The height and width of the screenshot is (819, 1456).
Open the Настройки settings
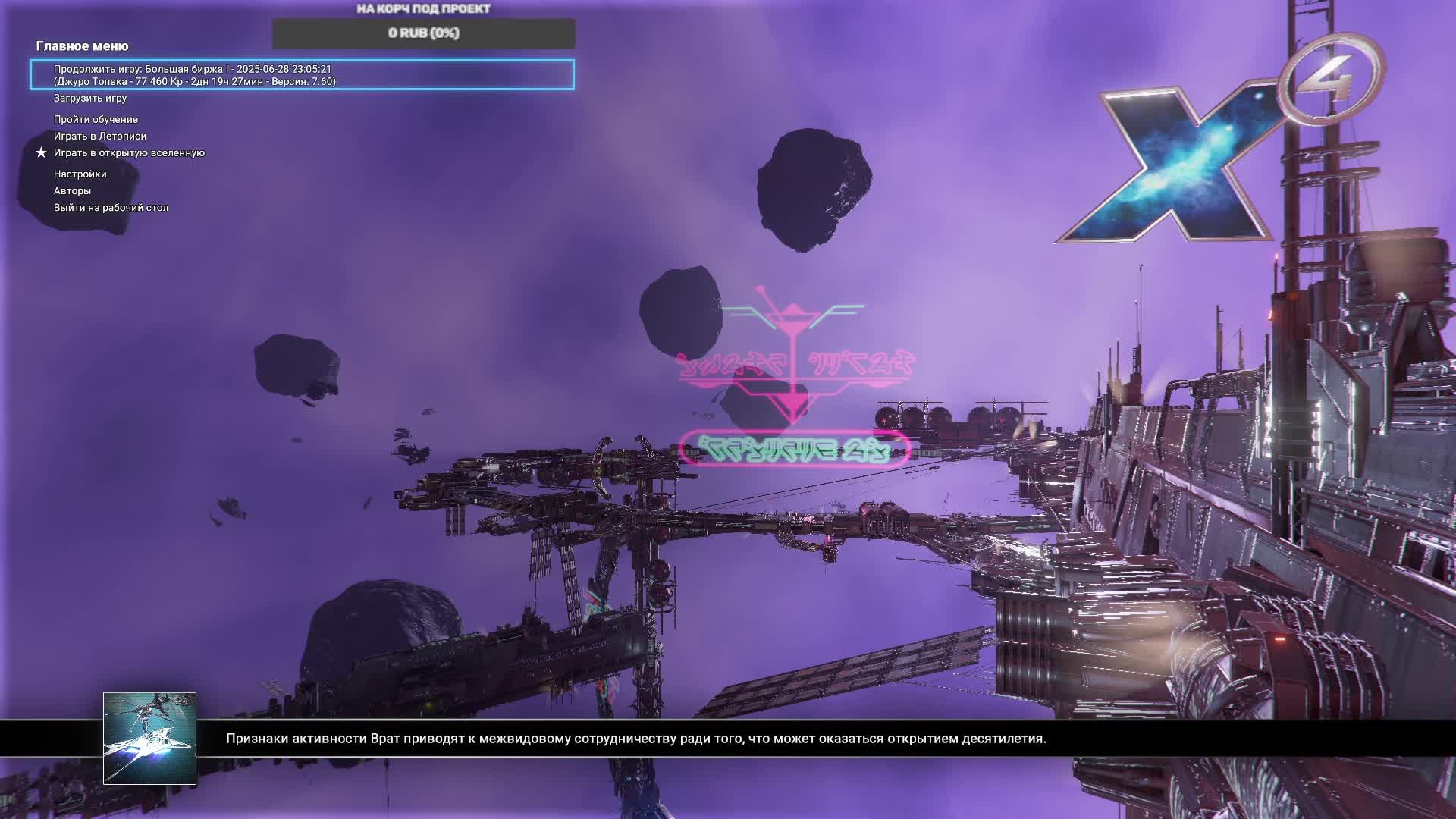pos(80,174)
